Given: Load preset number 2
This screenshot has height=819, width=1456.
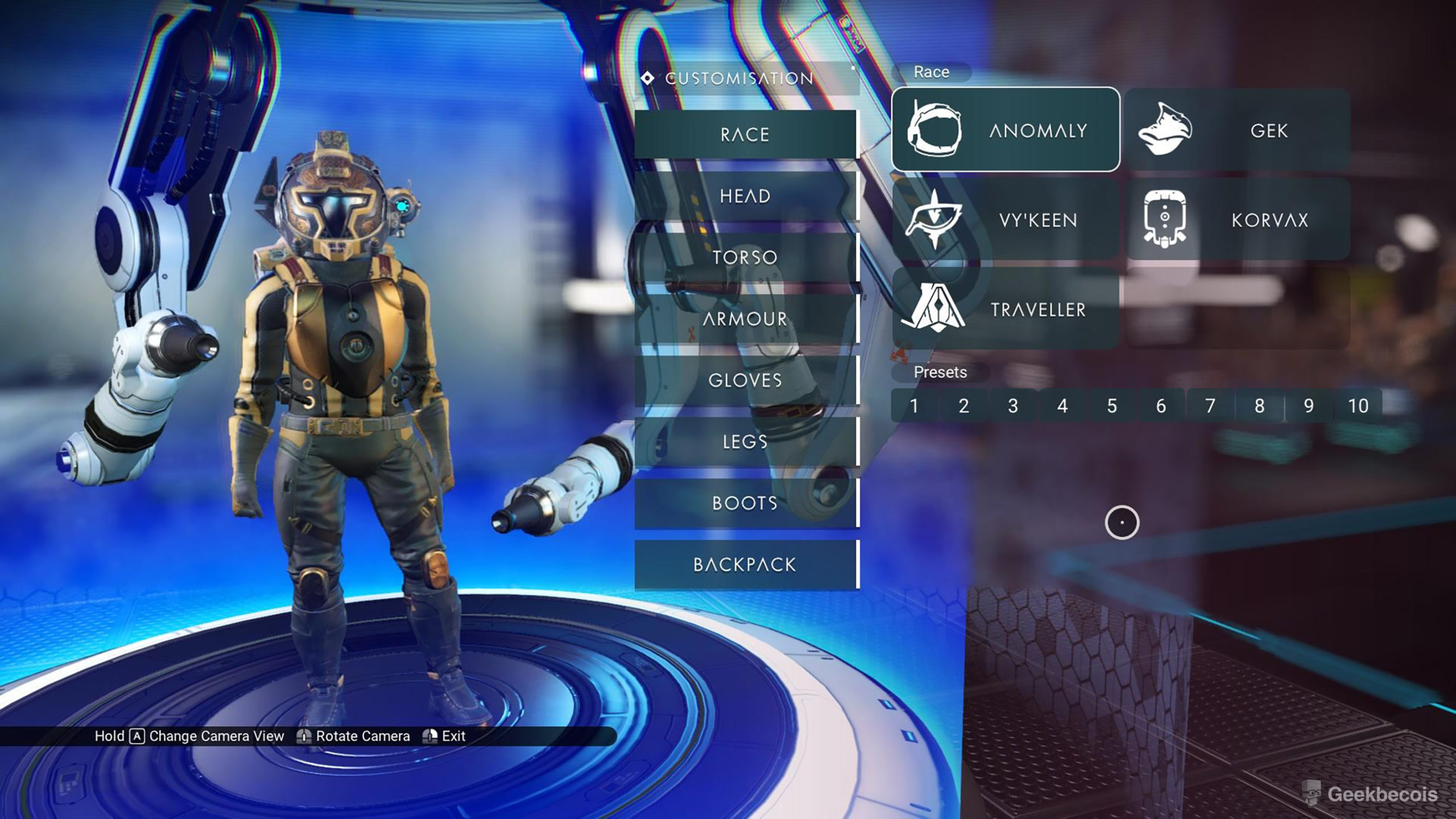Looking at the screenshot, I should coord(963,406).
